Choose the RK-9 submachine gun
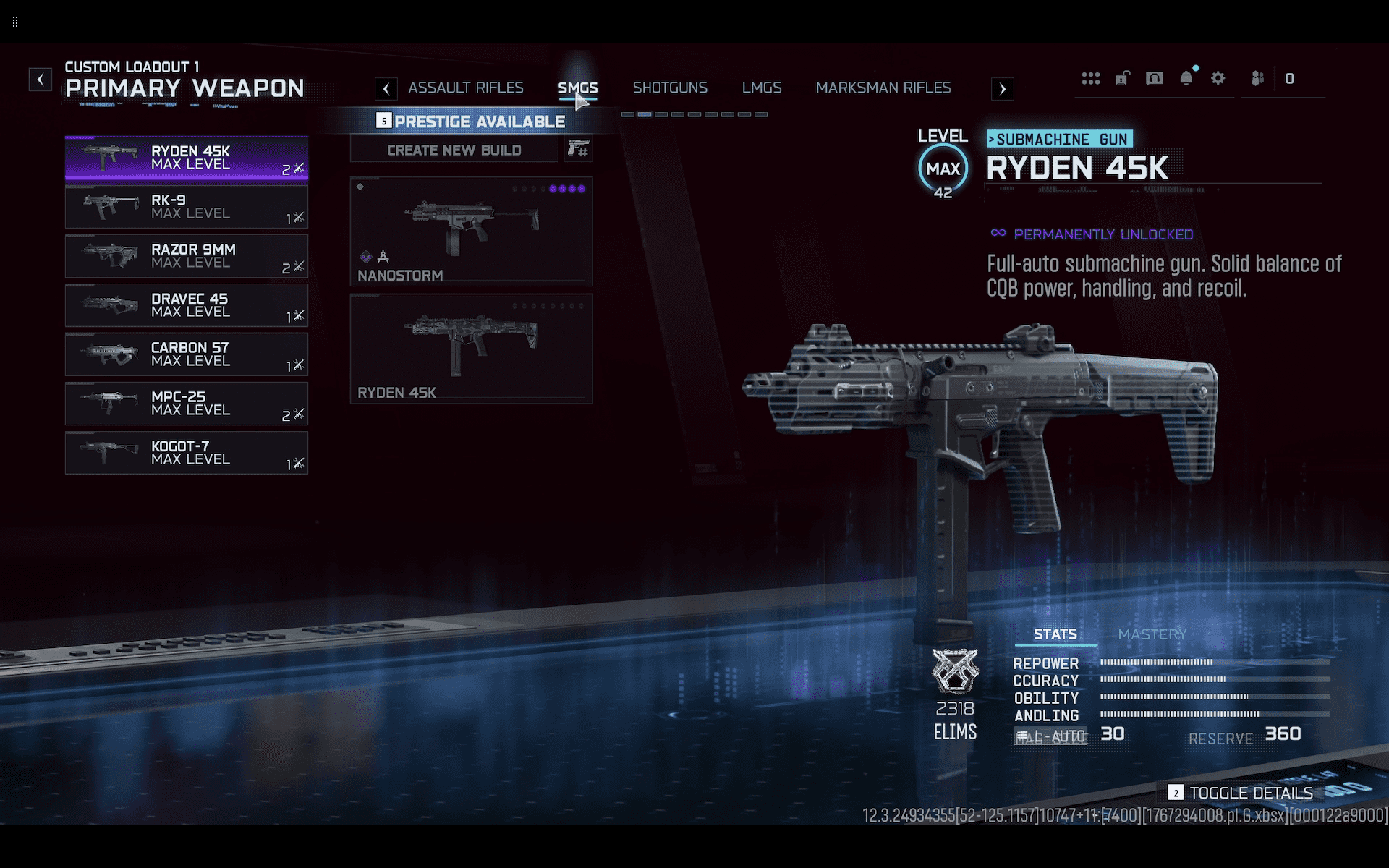Screen dimensions: 1389x868 (187, 207)
